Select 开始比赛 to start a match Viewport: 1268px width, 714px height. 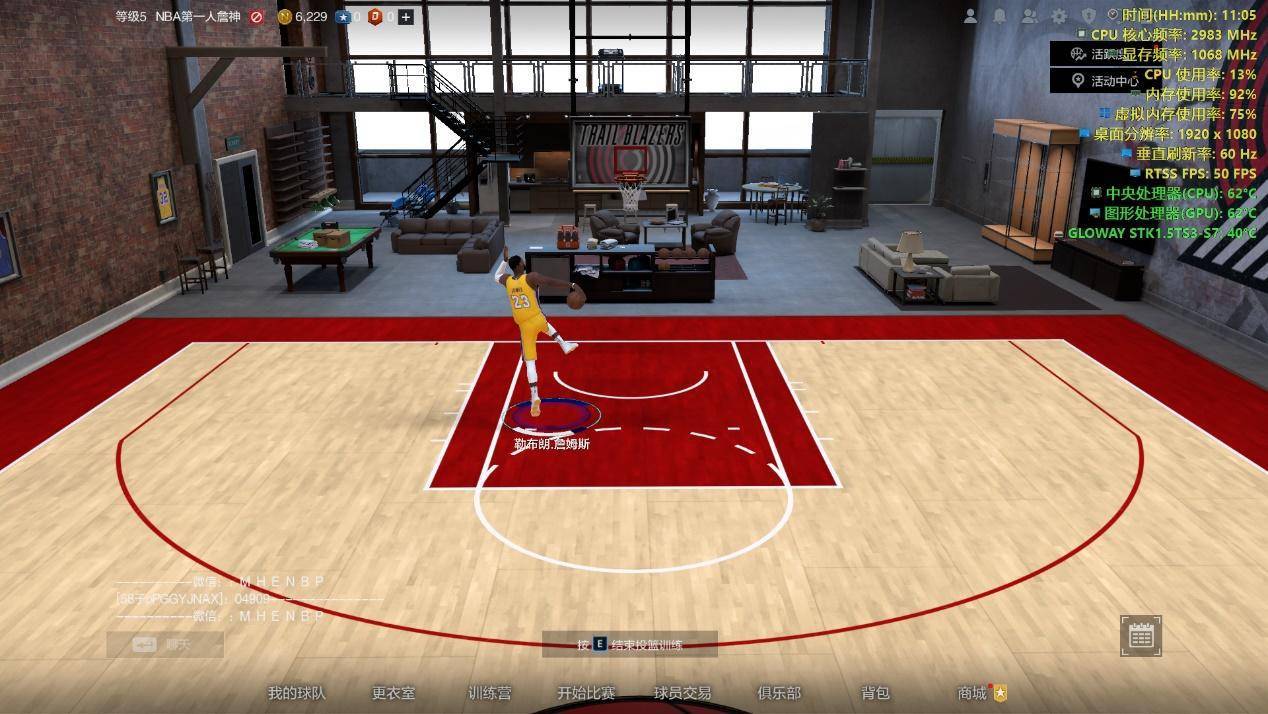click(586, 693)
